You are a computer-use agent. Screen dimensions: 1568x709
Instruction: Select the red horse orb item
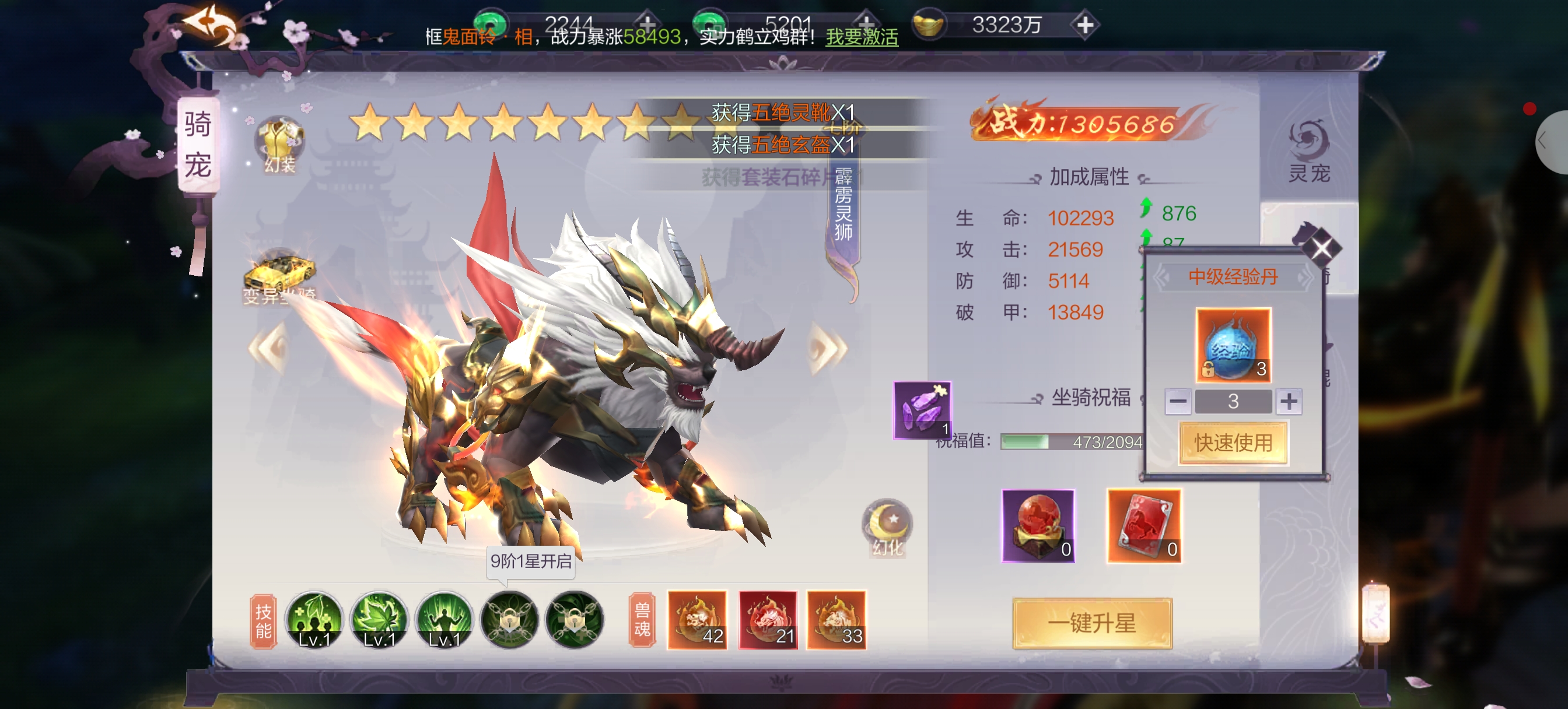pyautogui.click(x=1038, y=526)
